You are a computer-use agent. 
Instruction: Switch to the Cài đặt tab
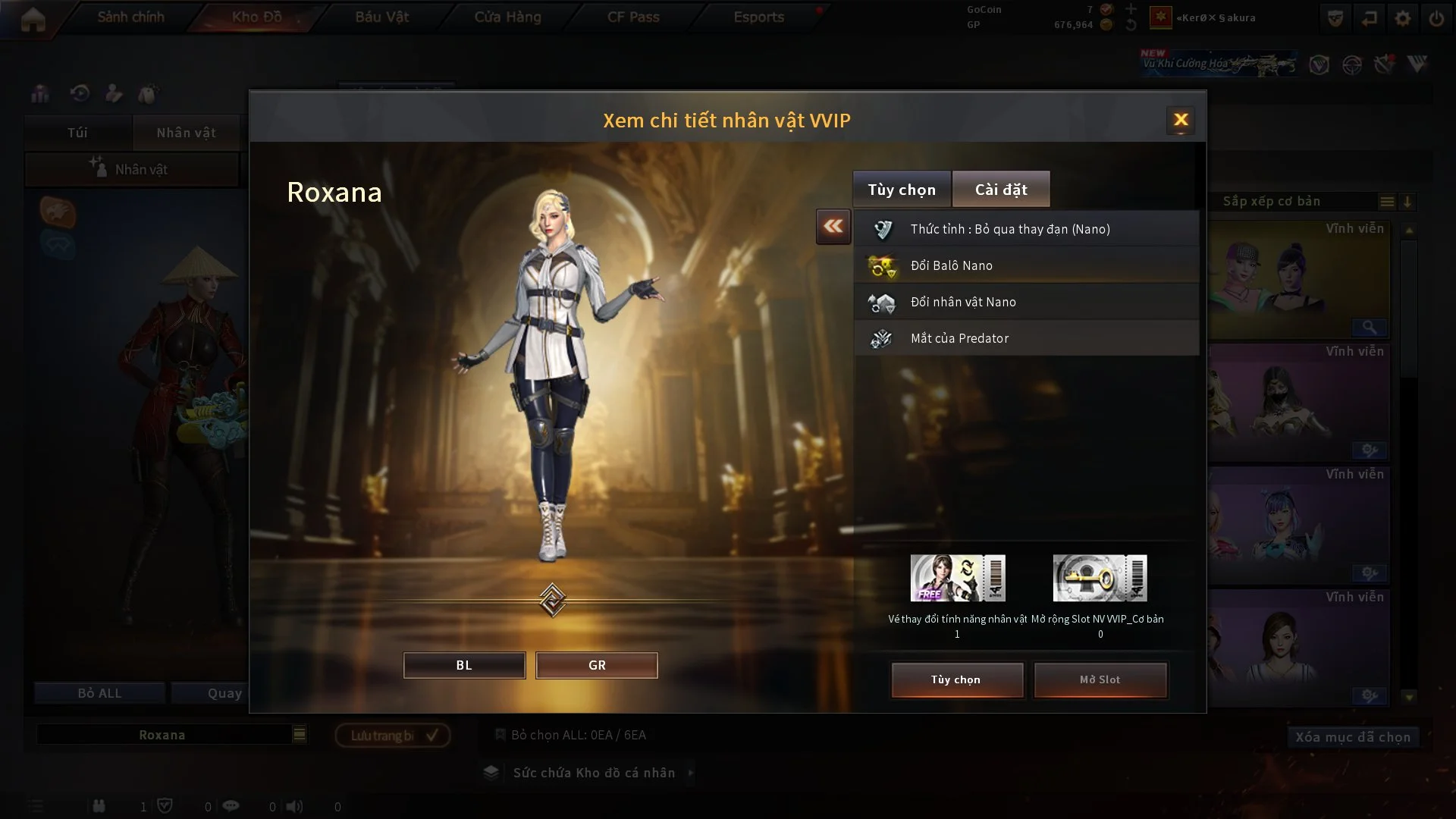coord(1001,189)
